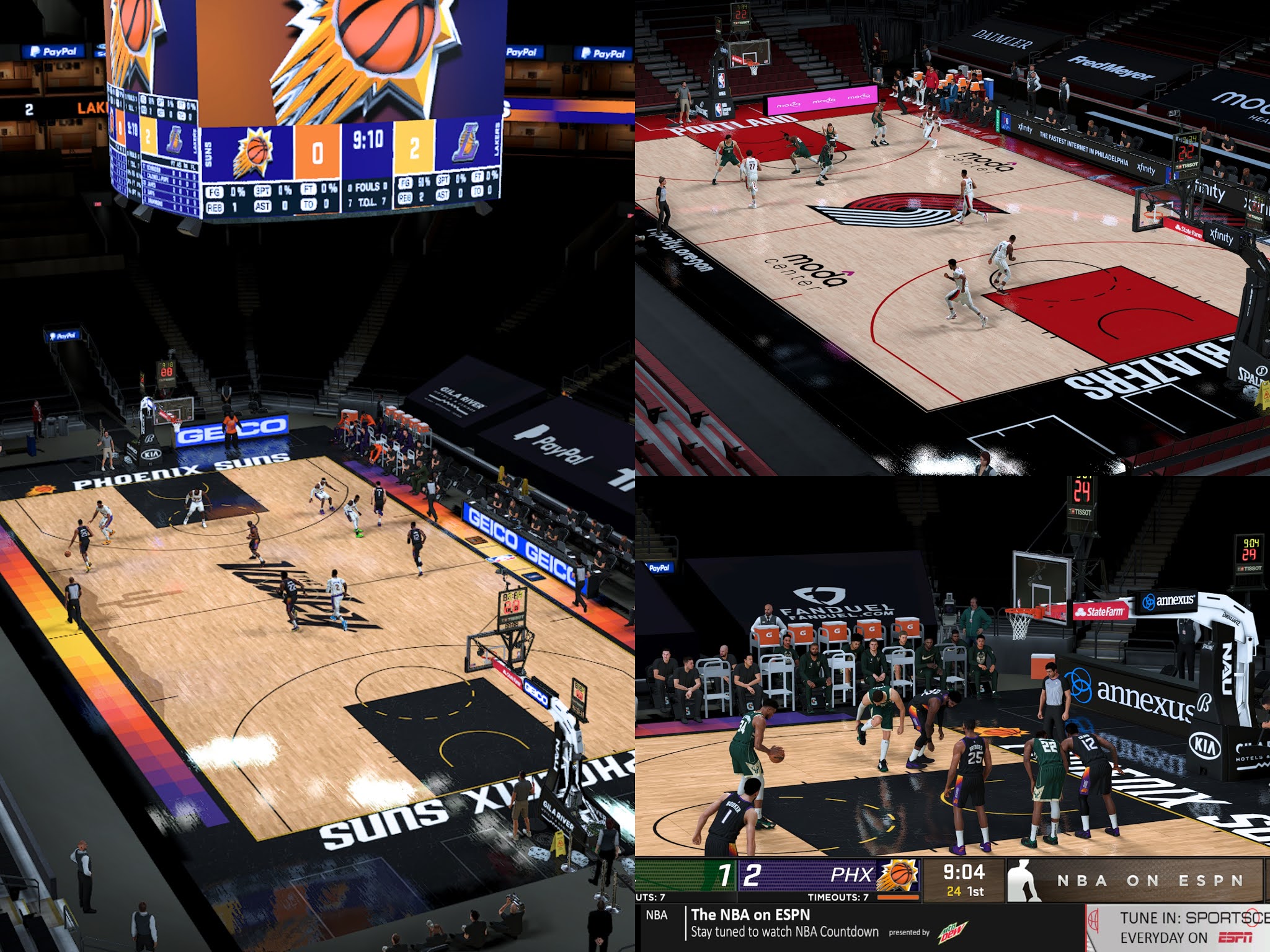Click the Mountain Dew logo in the news ticker

click(x=951, y=932)
